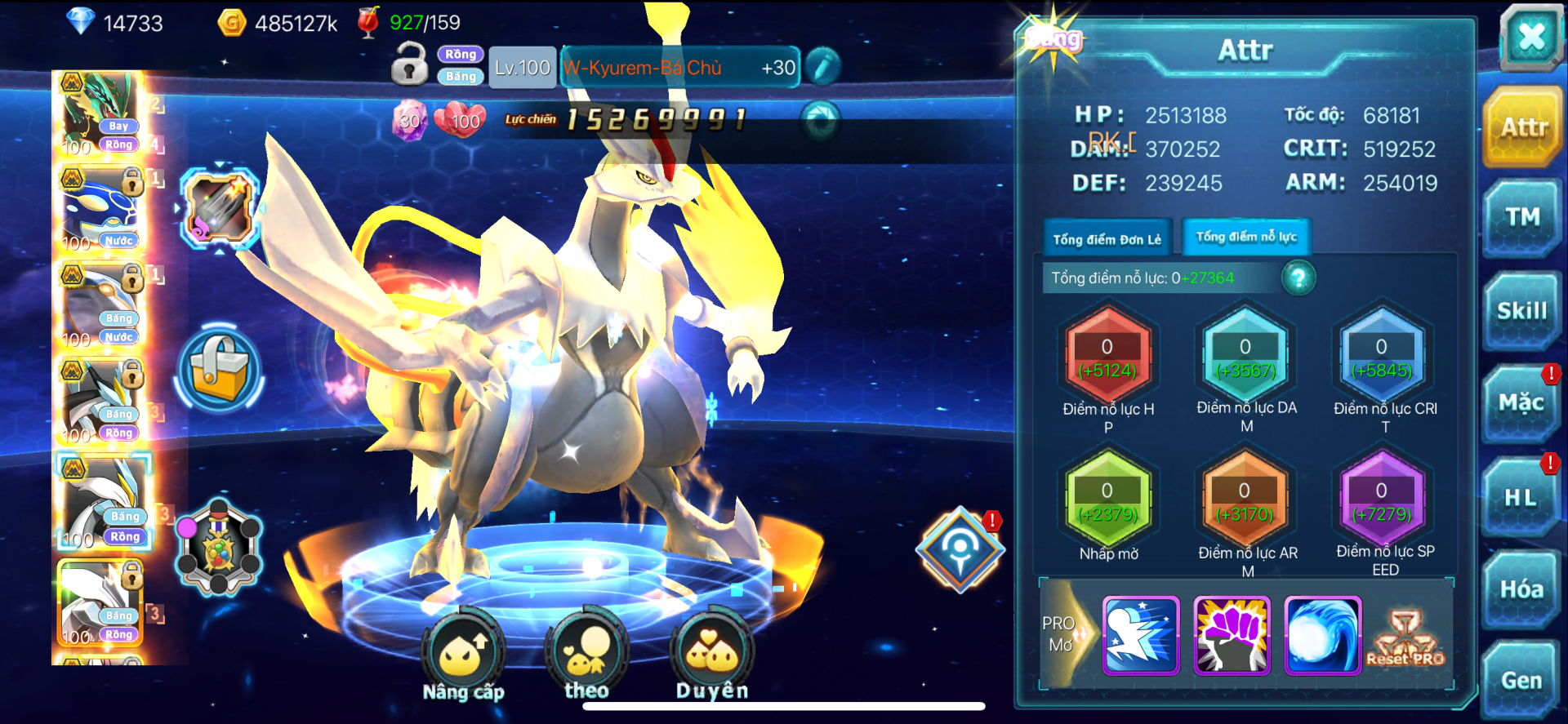1568x724 pixels.
Task: Select the Mặc side tab
Action: point(1521,403)
